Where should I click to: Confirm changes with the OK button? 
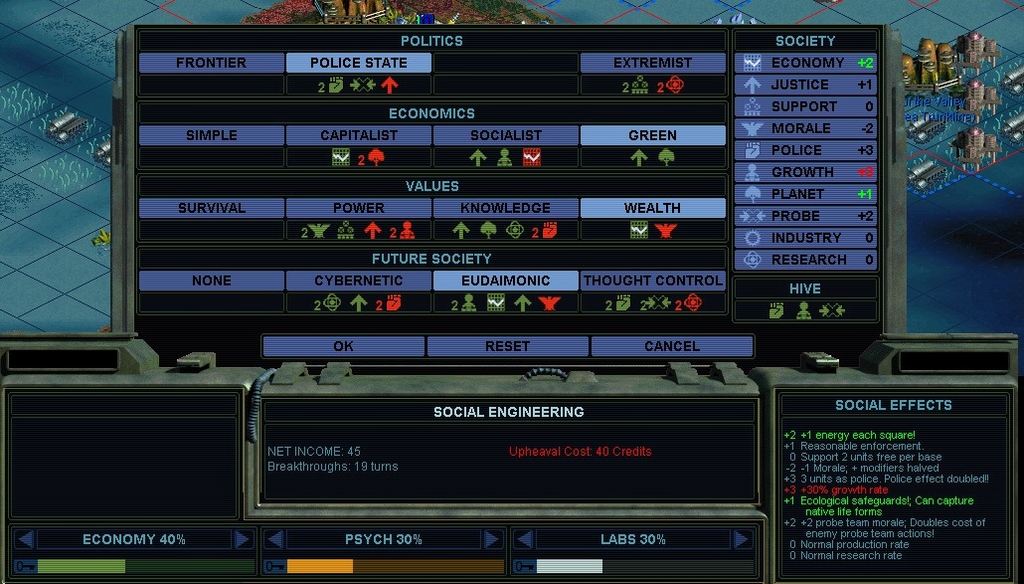click(x=343, y=346)
